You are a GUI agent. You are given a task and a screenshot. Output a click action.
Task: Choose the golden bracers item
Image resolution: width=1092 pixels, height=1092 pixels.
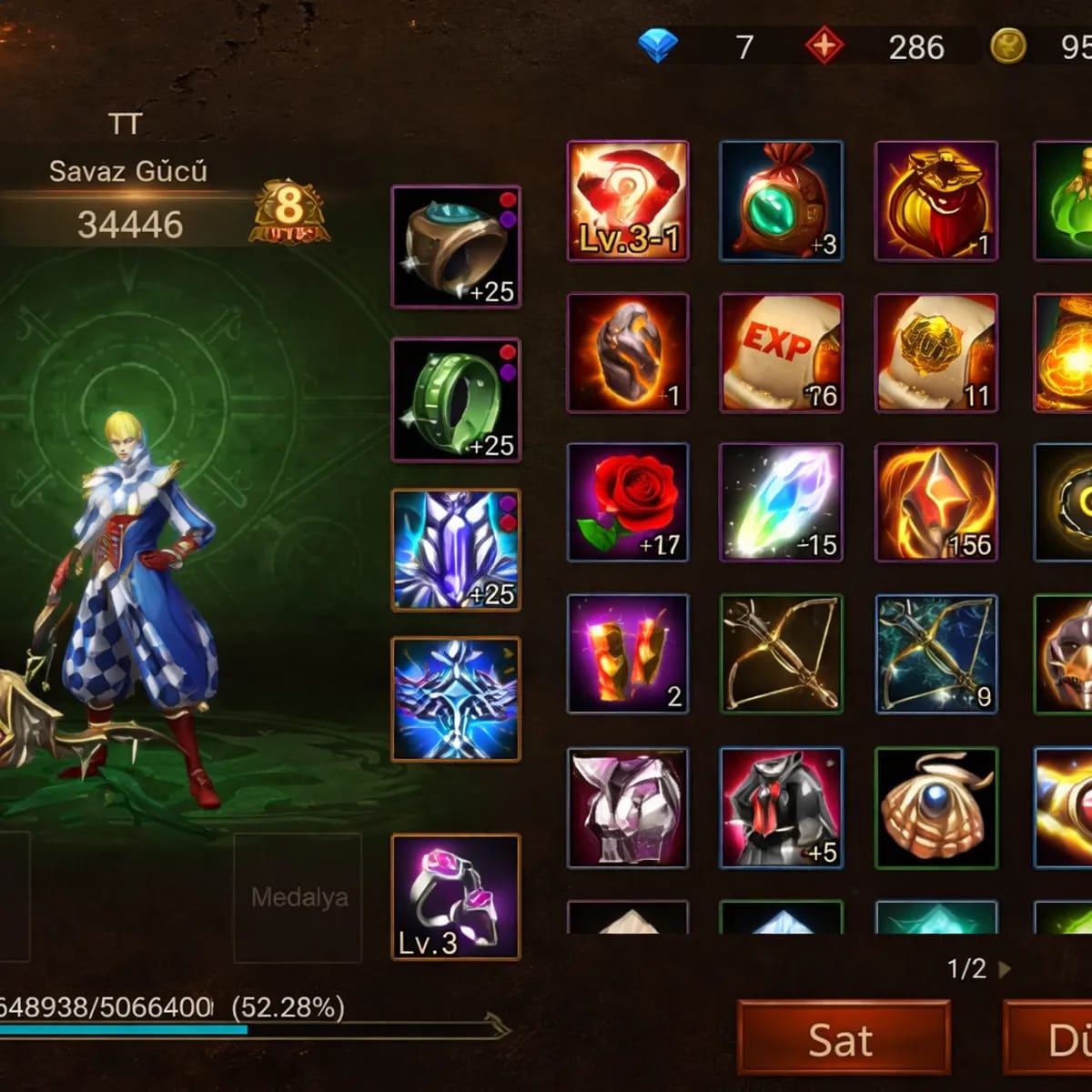coord(628,653)
